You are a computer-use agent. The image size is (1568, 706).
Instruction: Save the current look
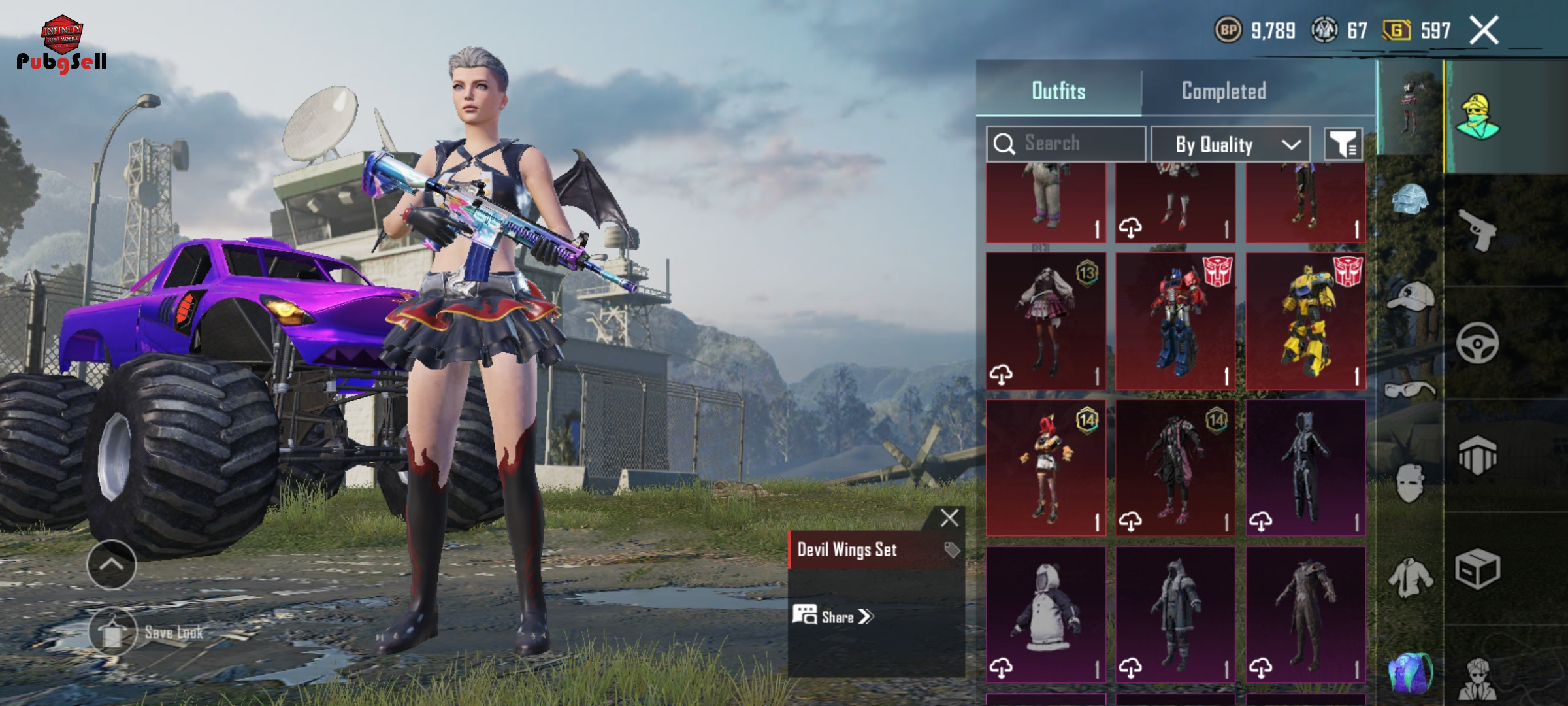[114, 631]
